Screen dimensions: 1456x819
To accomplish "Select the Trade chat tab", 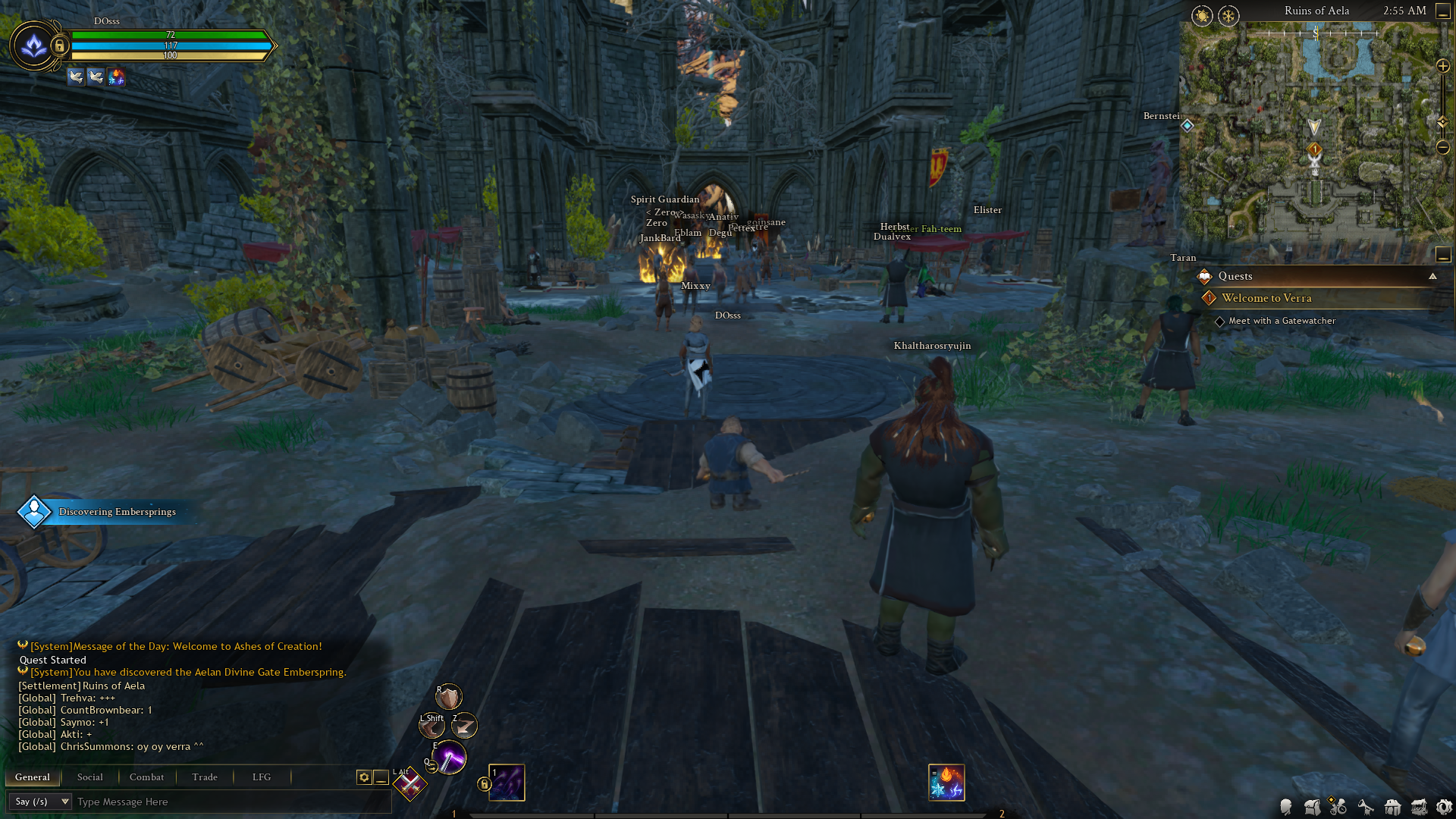I will (x=205, y=777).
